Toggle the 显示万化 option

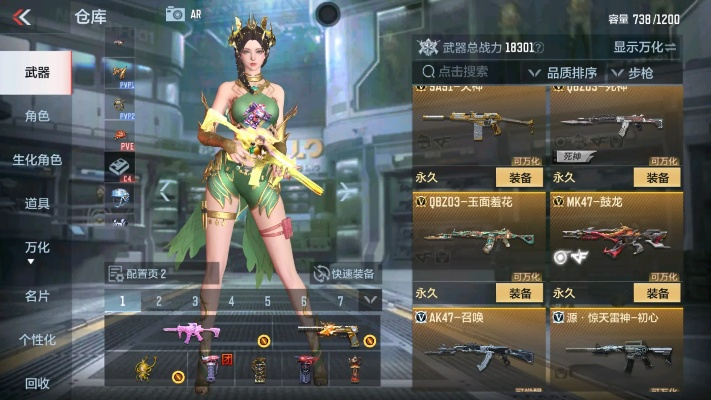tap(645, 47)
